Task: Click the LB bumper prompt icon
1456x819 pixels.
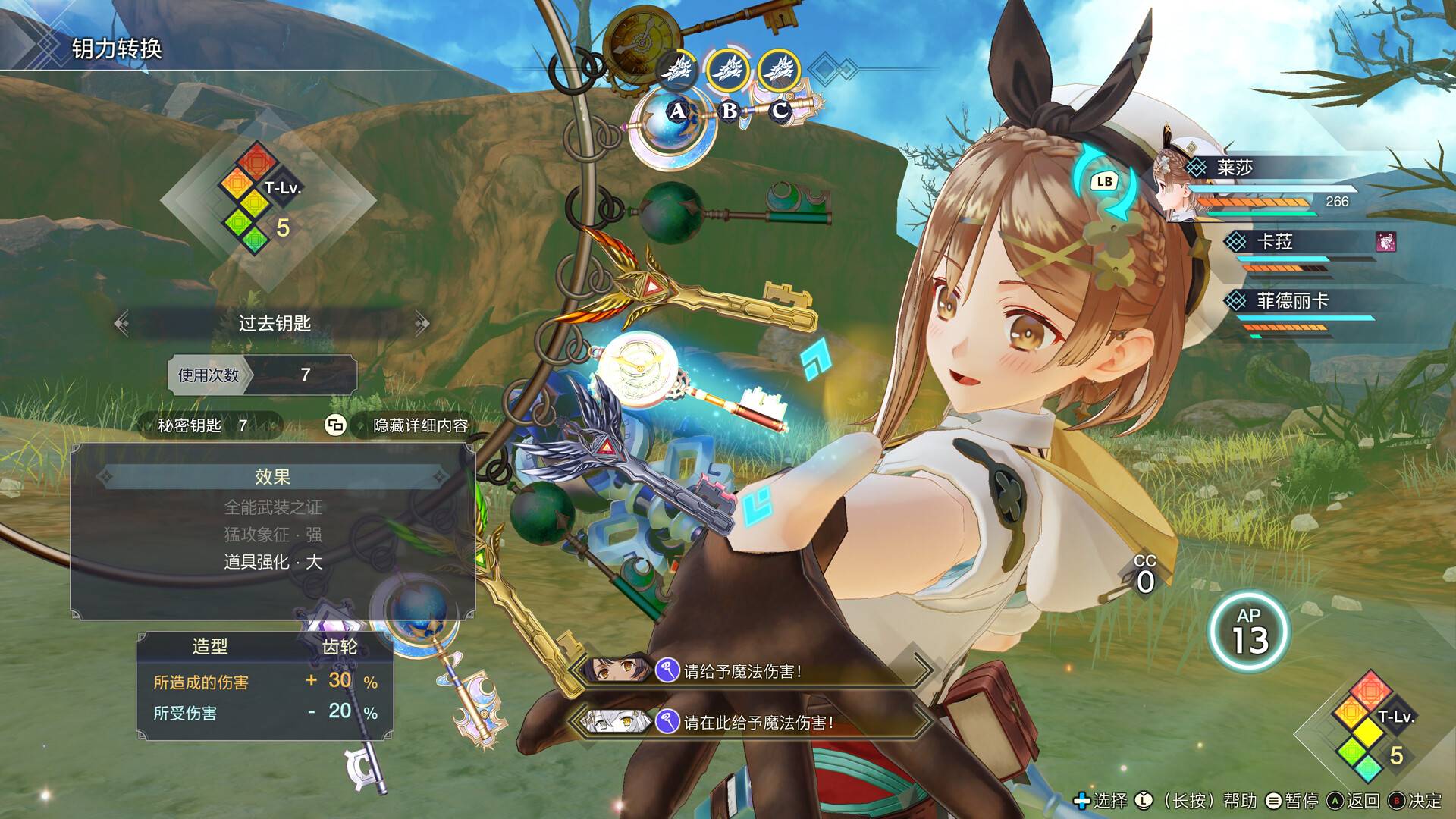Action: click(1104, 180)
